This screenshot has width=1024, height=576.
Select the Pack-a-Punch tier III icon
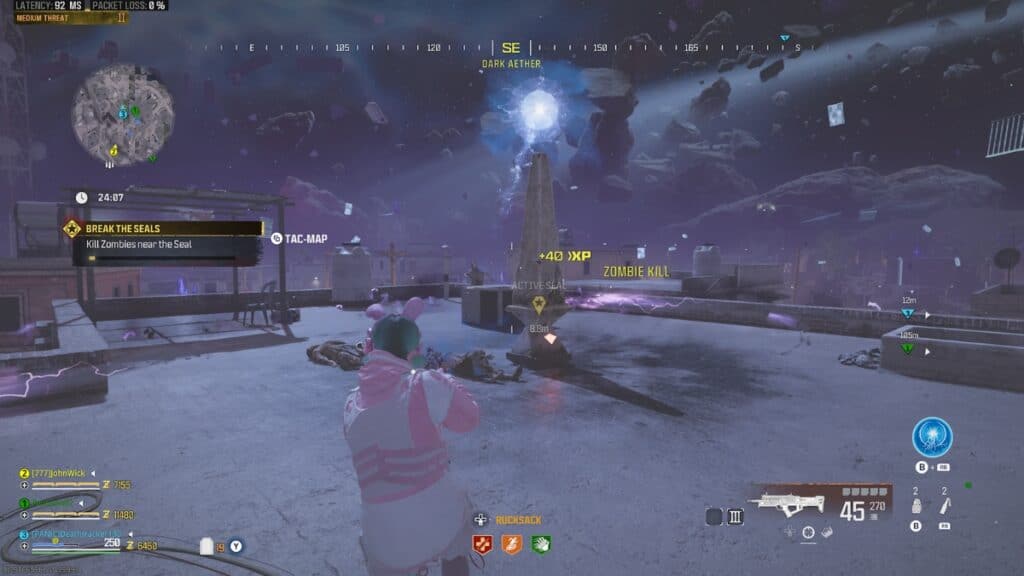click(736, 516)
